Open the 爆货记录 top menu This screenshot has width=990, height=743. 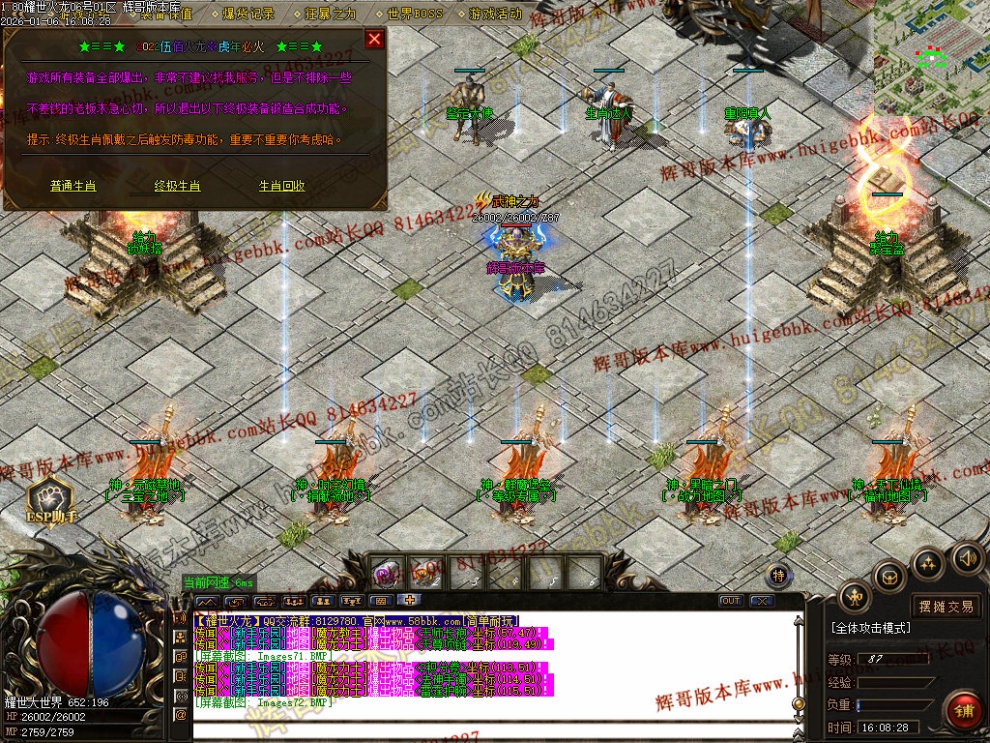tap(248, 14)
